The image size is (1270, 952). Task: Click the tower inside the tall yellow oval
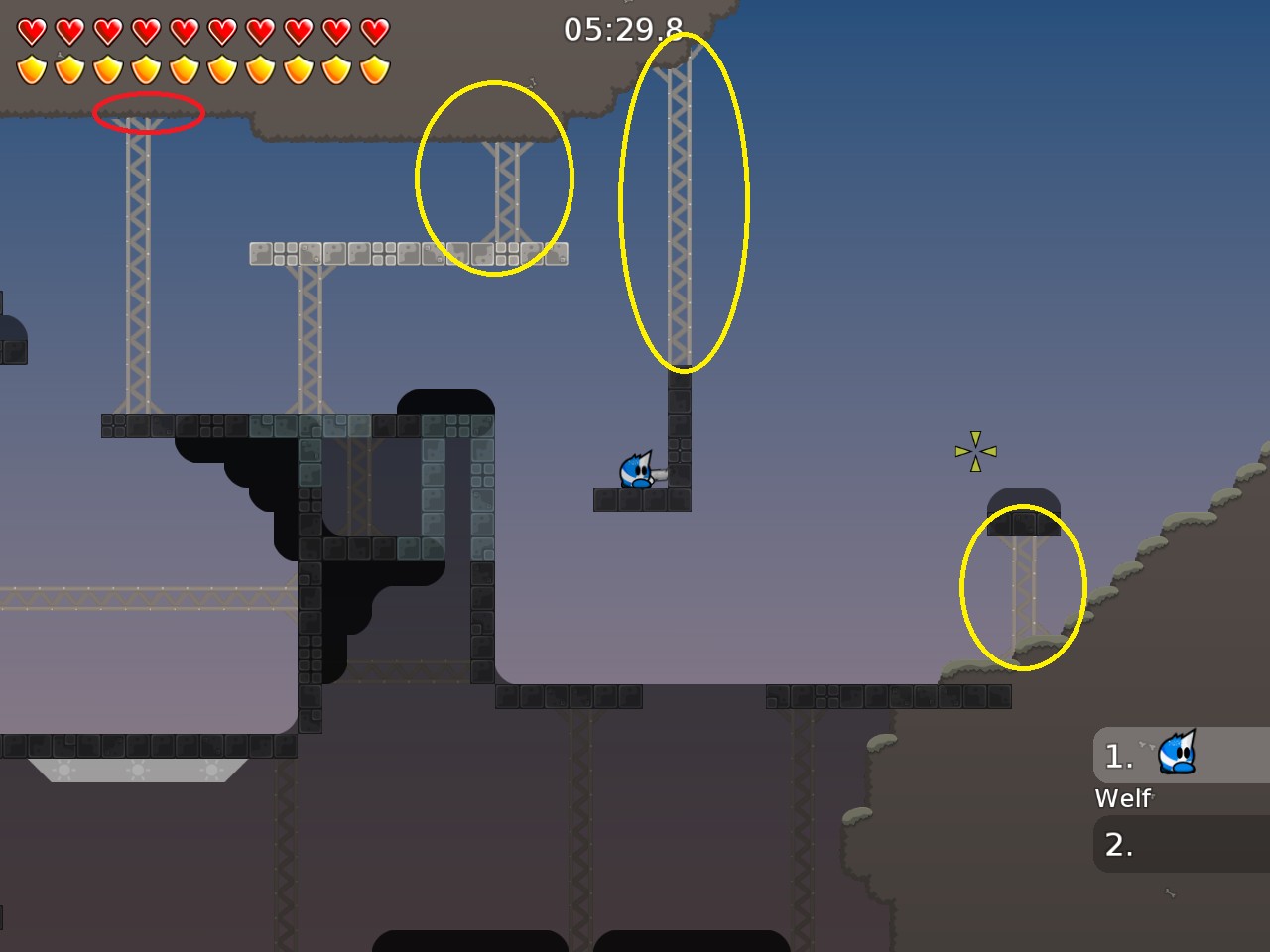pos(680,198)
